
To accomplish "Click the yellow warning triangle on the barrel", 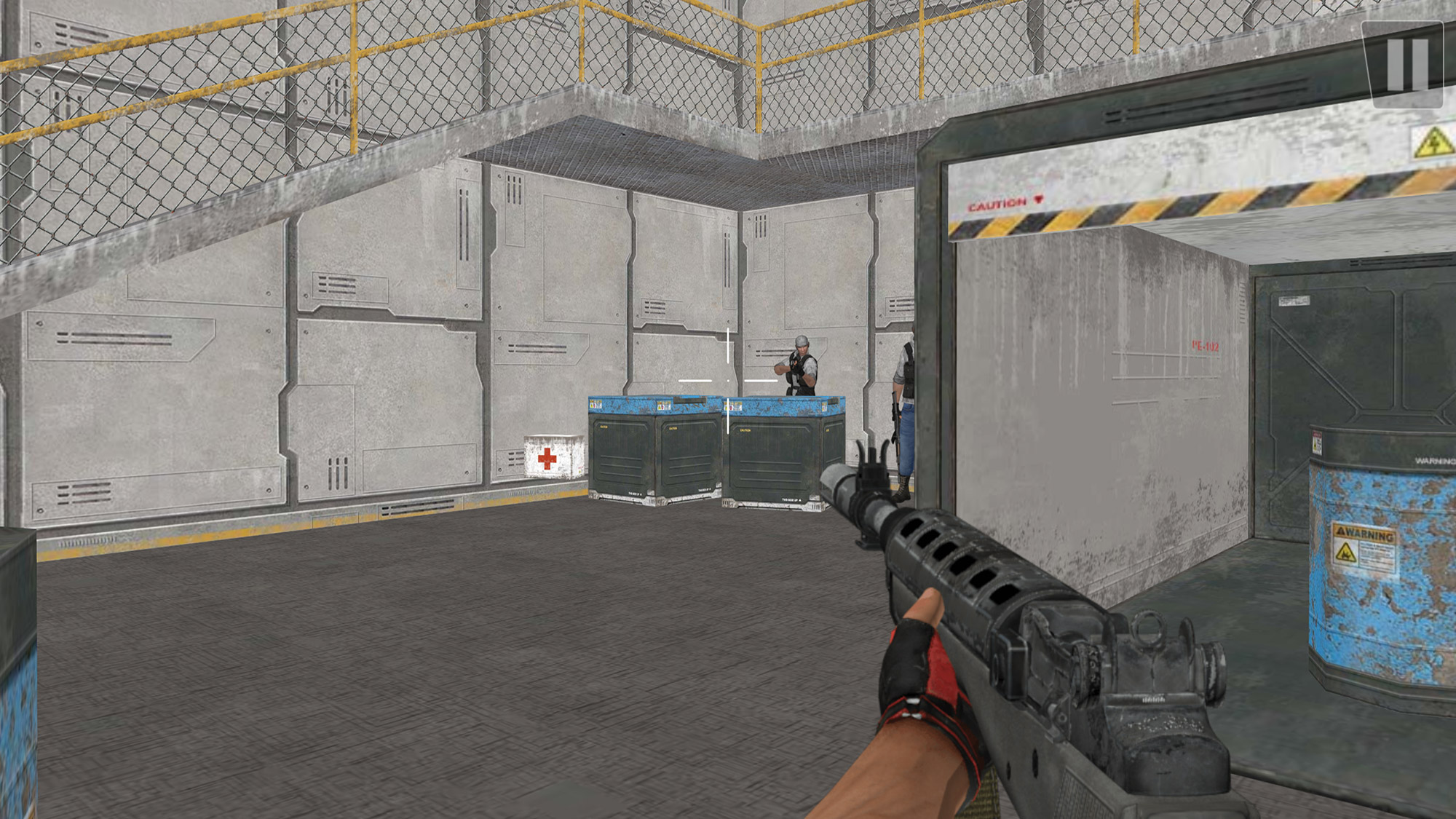I will (1348, 552).
